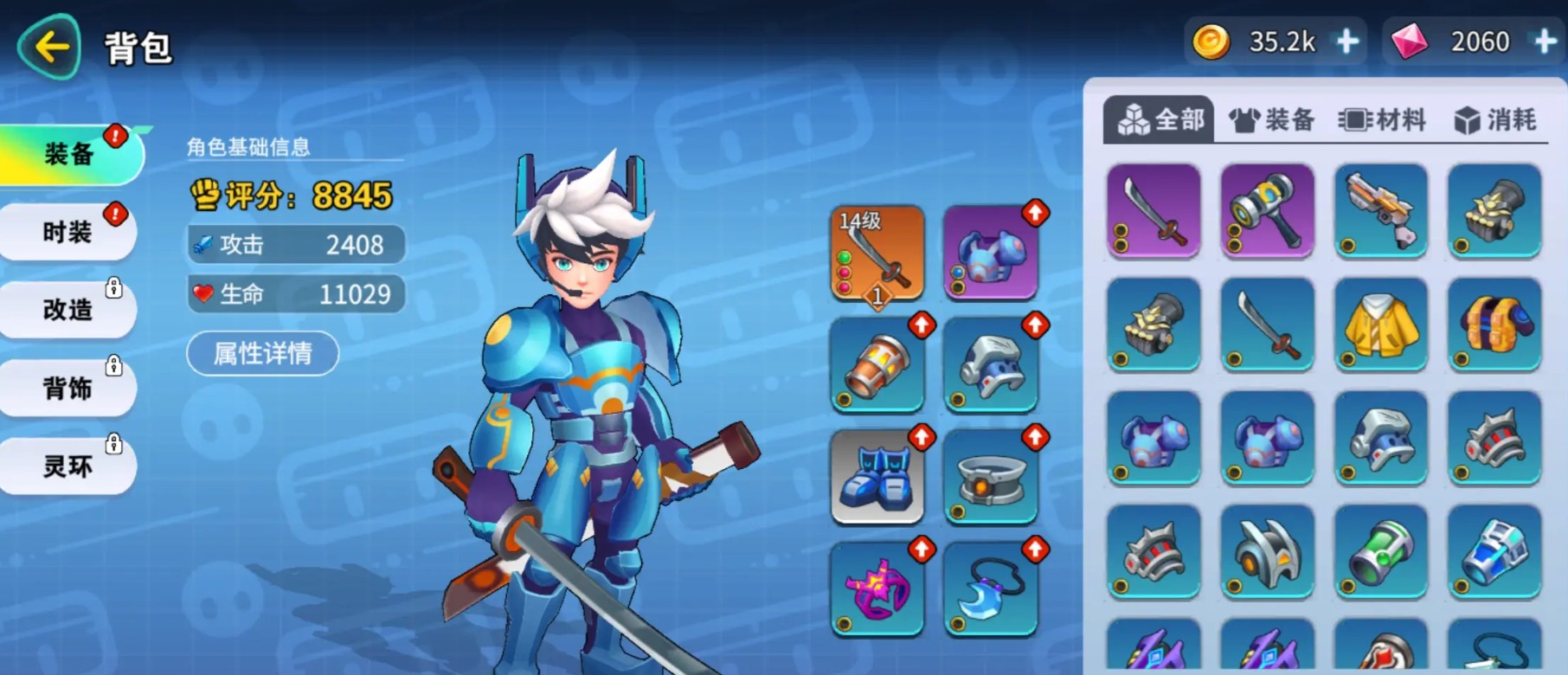This screenshot has height=675, width=1568.
Task: Add more gold coins with plus button
Action: tap(1347, 42)
